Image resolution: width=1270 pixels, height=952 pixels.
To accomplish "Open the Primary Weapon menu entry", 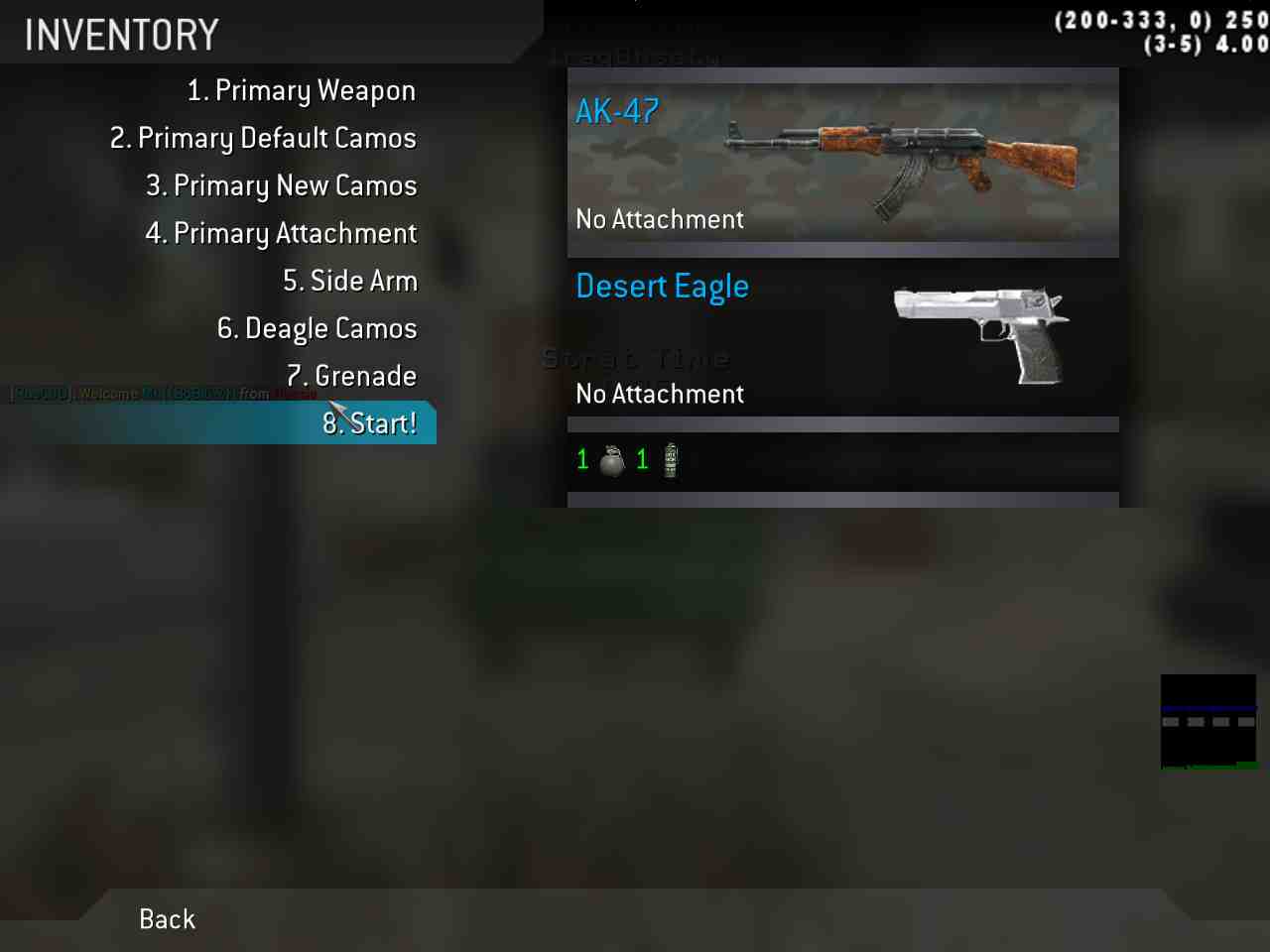I will click(301, 91).
